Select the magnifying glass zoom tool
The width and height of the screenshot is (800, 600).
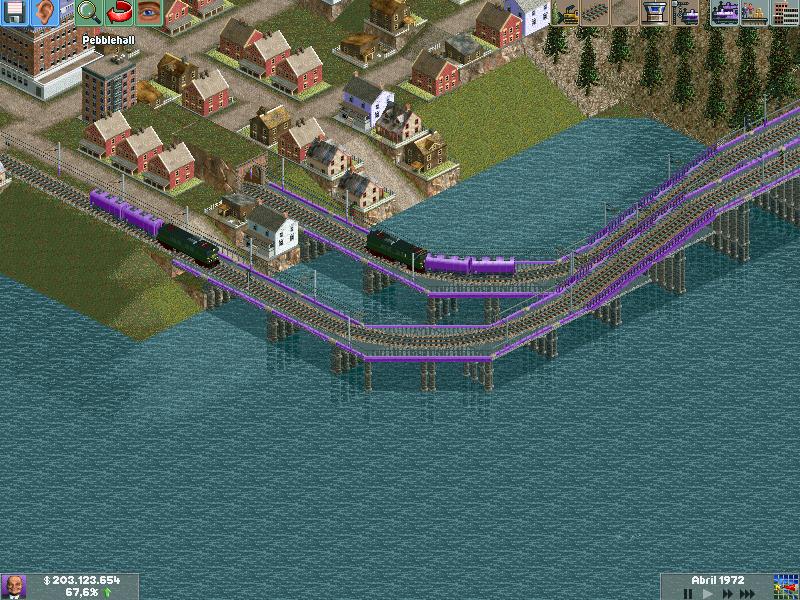coord(88,13)
